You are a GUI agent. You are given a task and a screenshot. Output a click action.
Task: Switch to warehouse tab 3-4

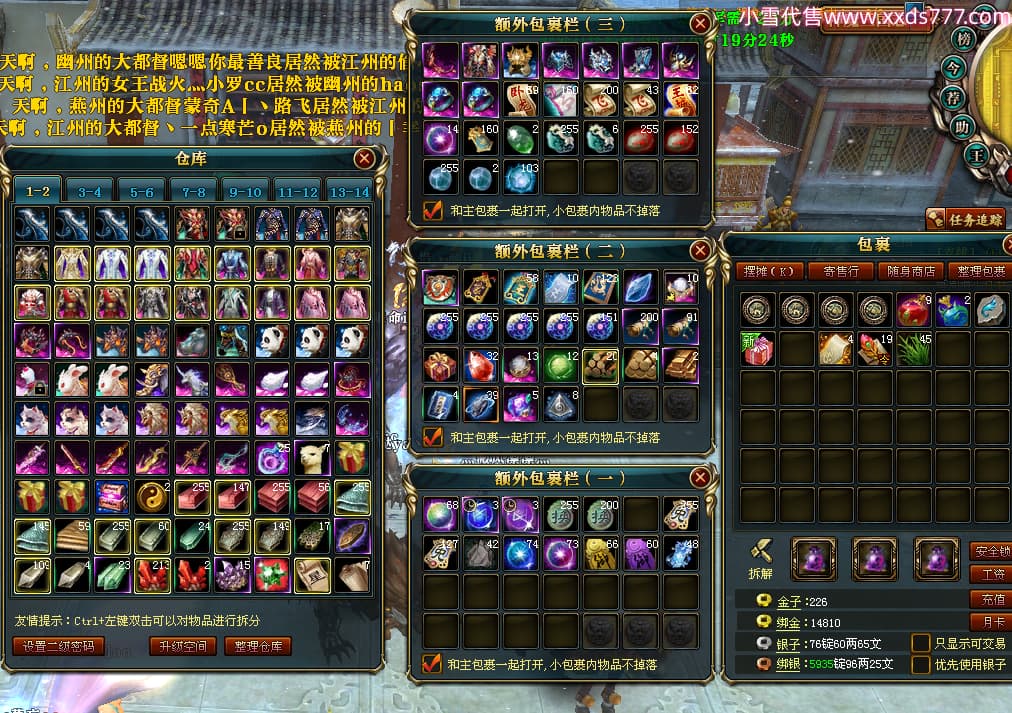point(90,191)
